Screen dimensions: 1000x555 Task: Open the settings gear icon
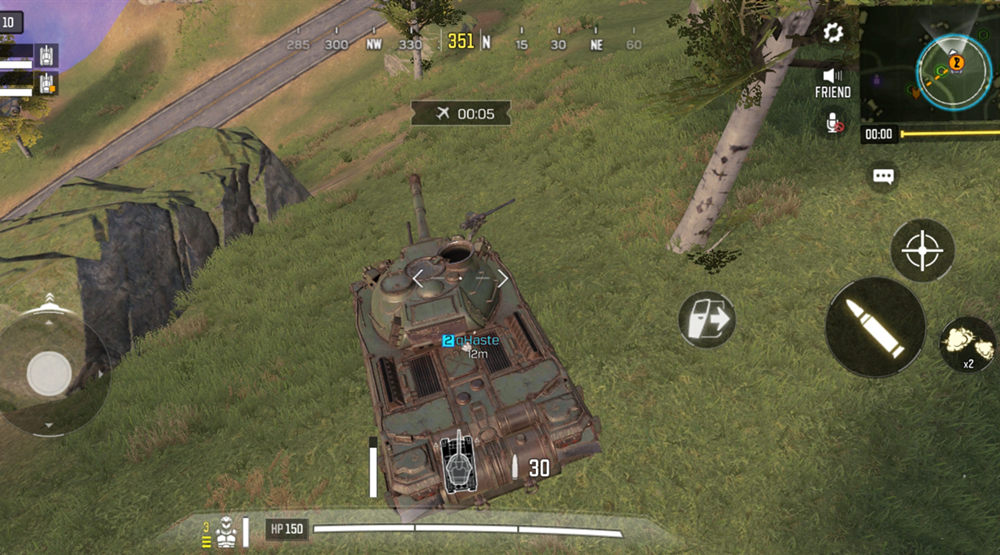tap(833, 33)
